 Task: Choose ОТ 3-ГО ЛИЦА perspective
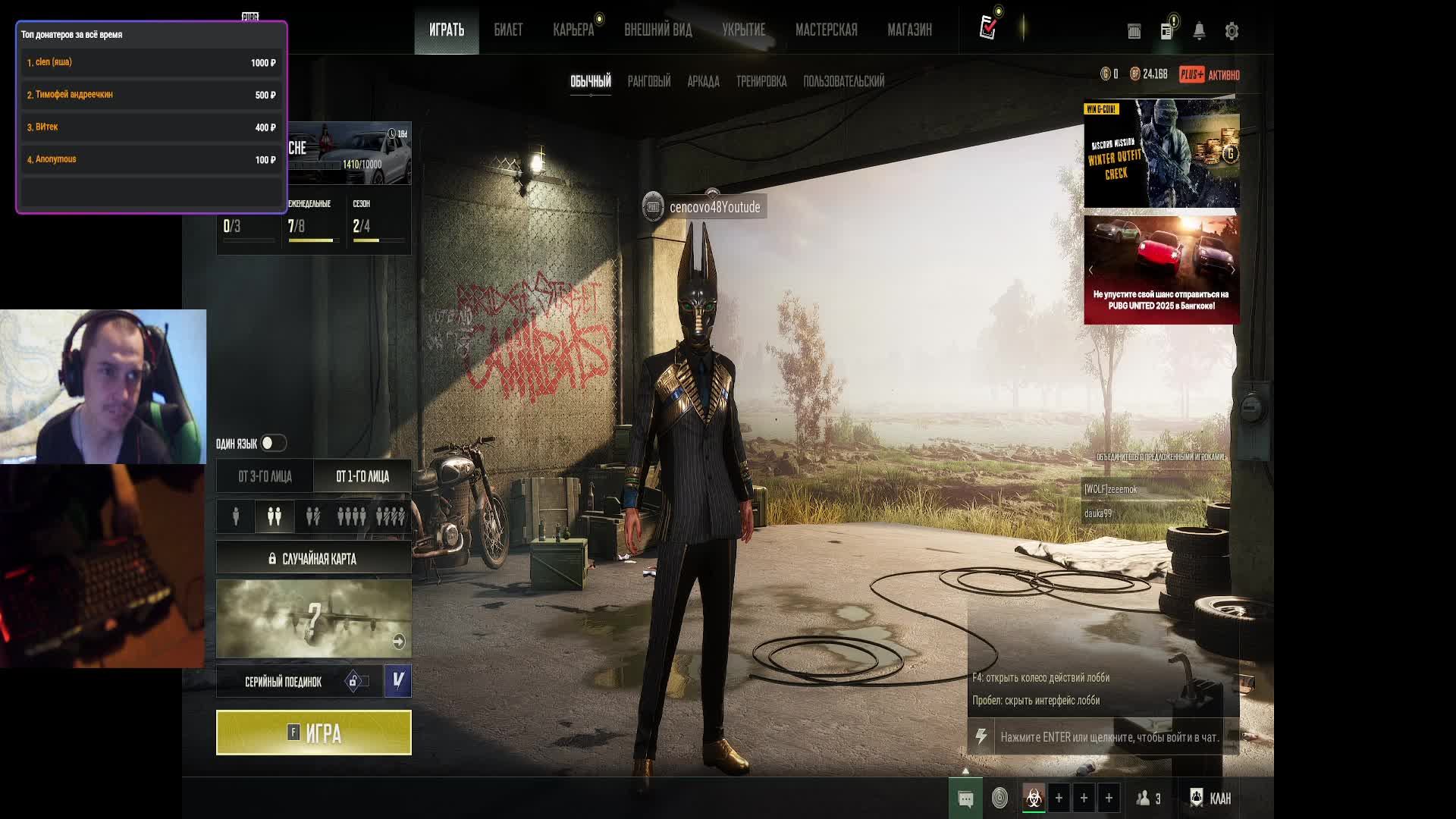265,476
